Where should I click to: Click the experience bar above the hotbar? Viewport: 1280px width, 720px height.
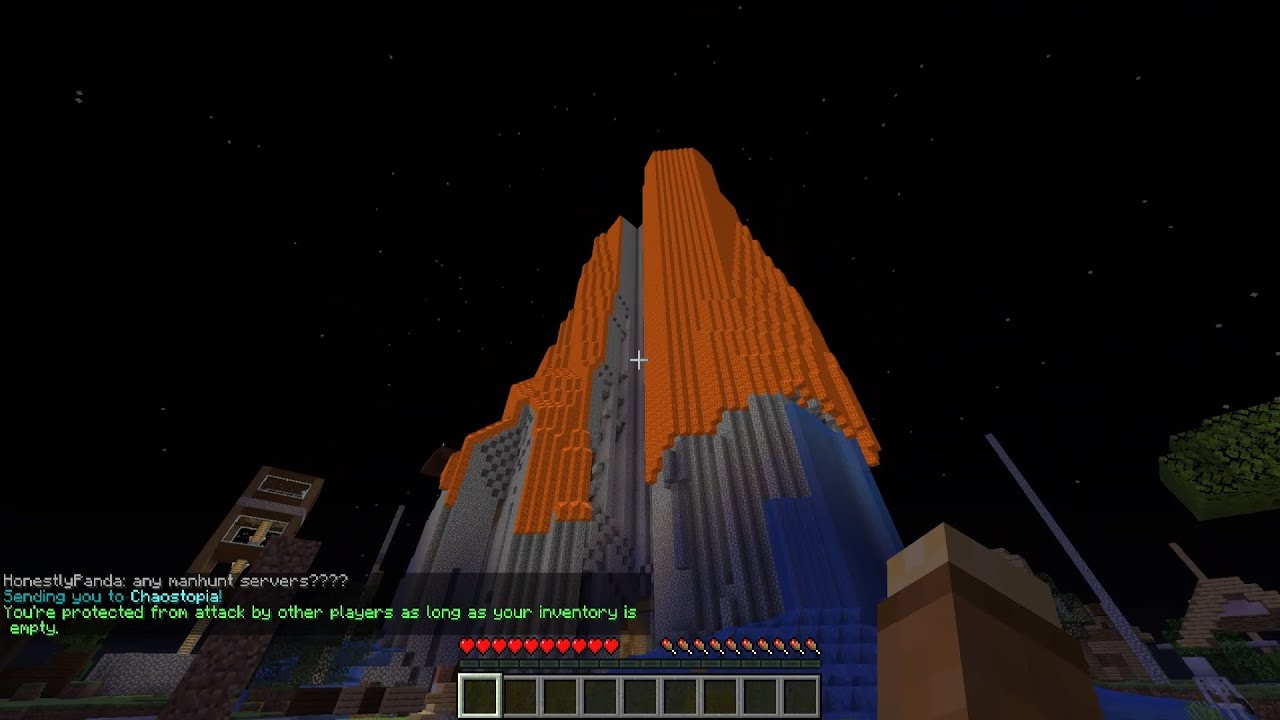tap(640, 661)
